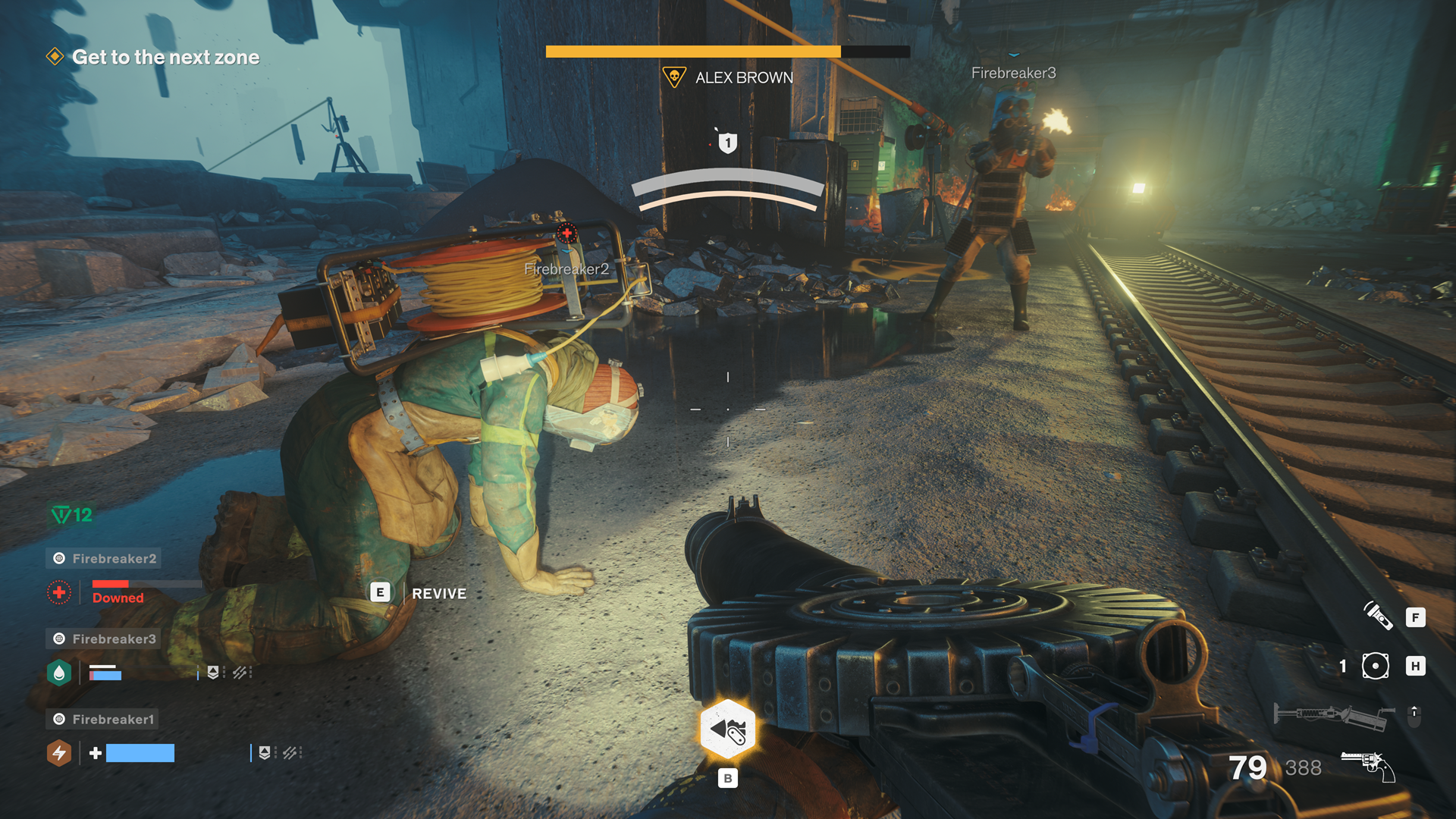Screen dimensions: 1456x819
Task: Activate the hexagon ability icon at bottom center
Action: (727, 730)
